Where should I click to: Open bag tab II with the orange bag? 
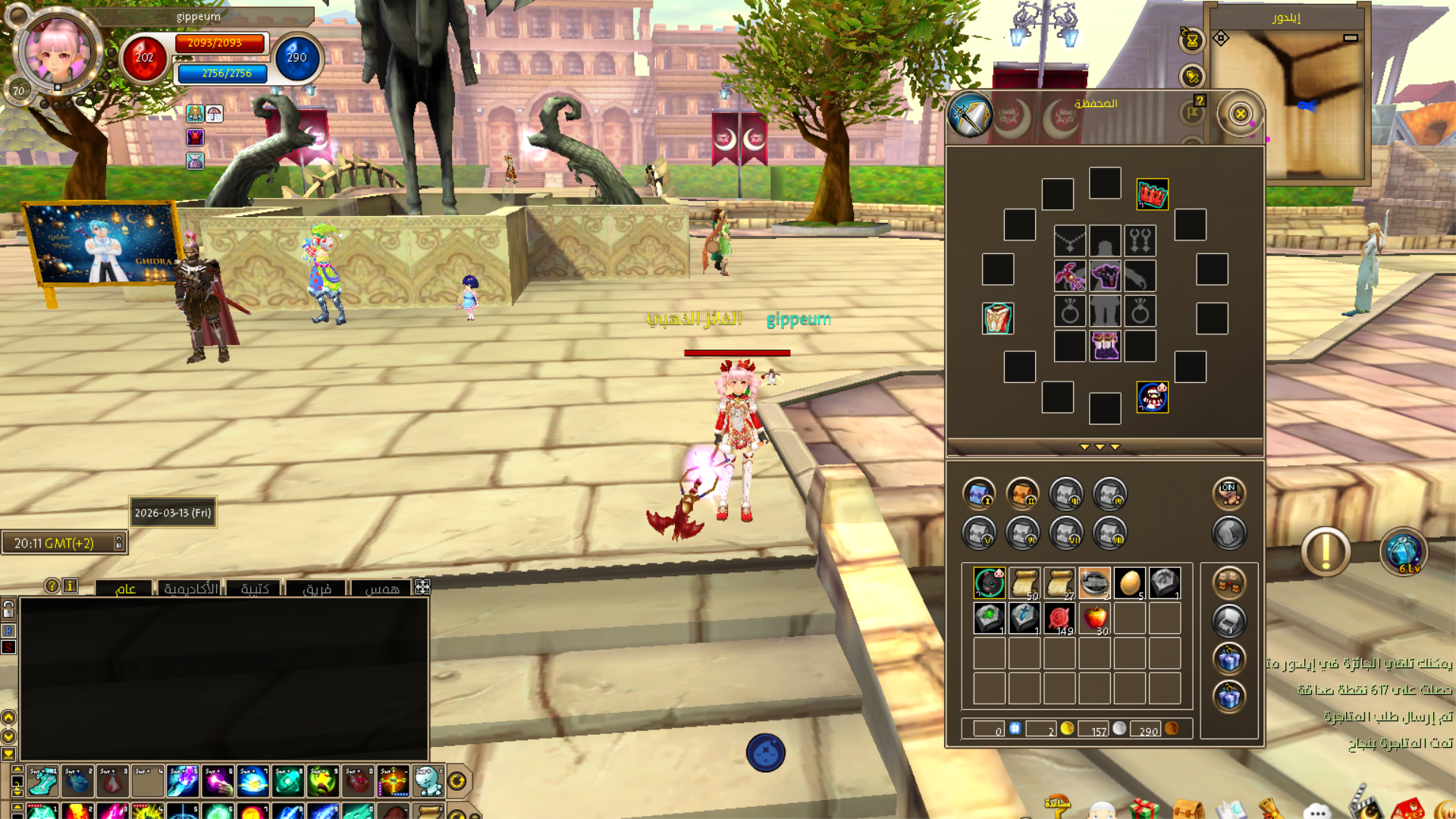coord(1022,494)
